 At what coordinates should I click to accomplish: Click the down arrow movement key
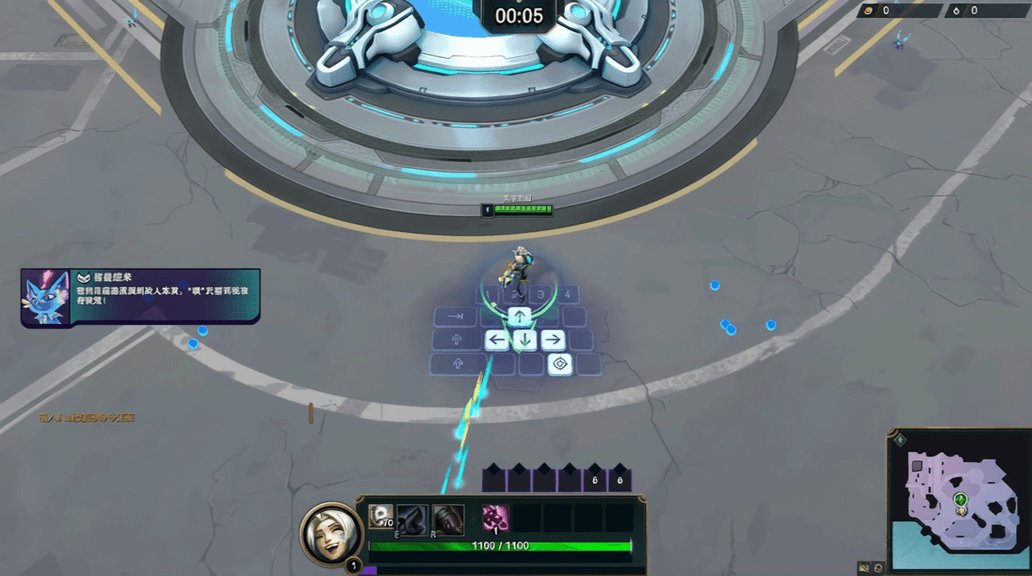(524, 340)
